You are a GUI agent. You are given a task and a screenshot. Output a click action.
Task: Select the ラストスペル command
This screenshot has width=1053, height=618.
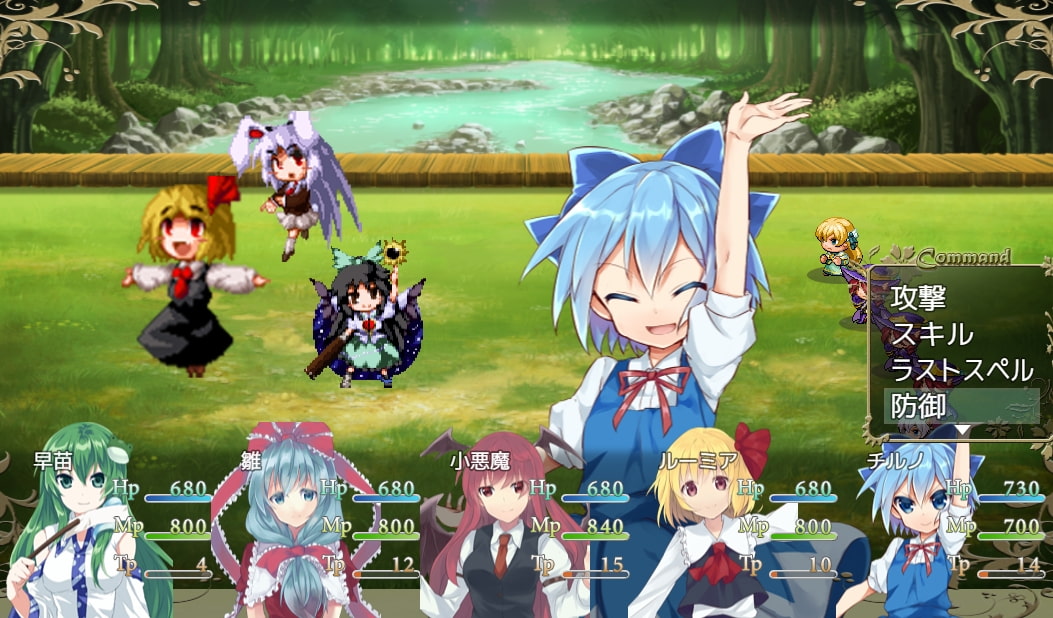961,370
